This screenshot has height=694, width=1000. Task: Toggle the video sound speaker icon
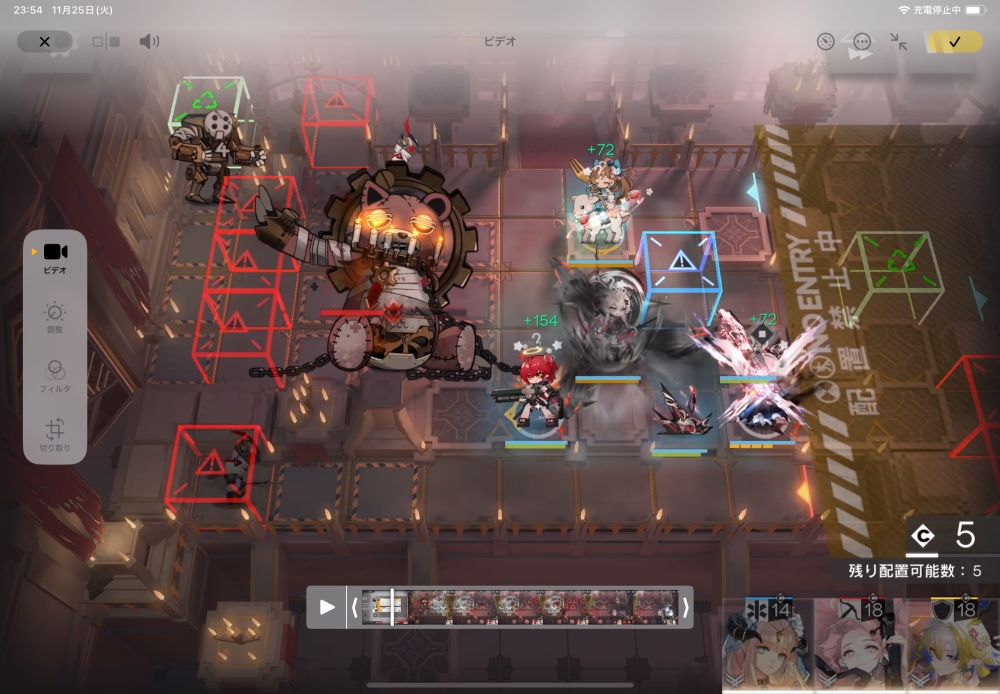[x=149, y=42]
